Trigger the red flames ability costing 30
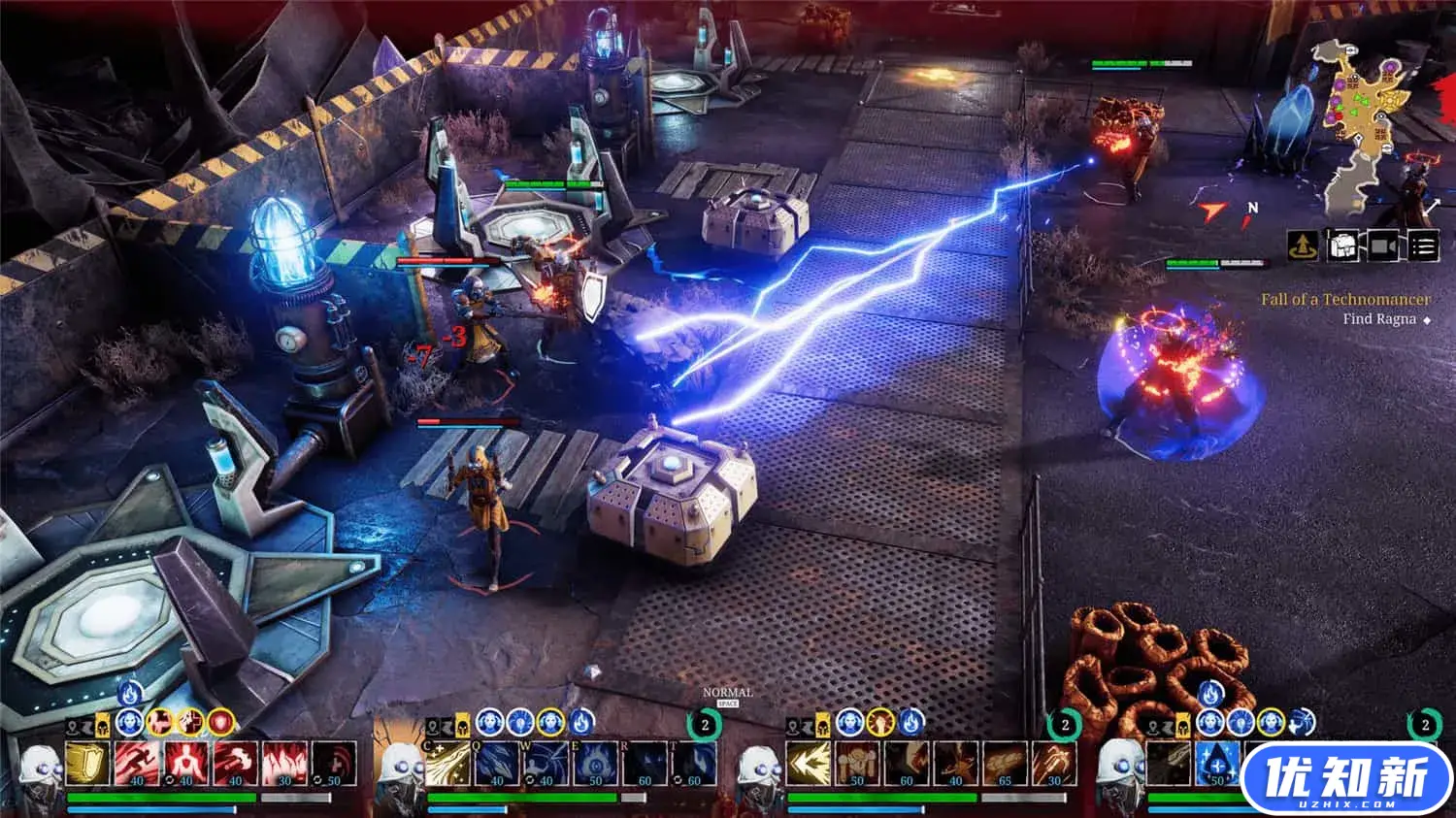1456x818 pixels. pyautogui.click(x=284, y=764)
